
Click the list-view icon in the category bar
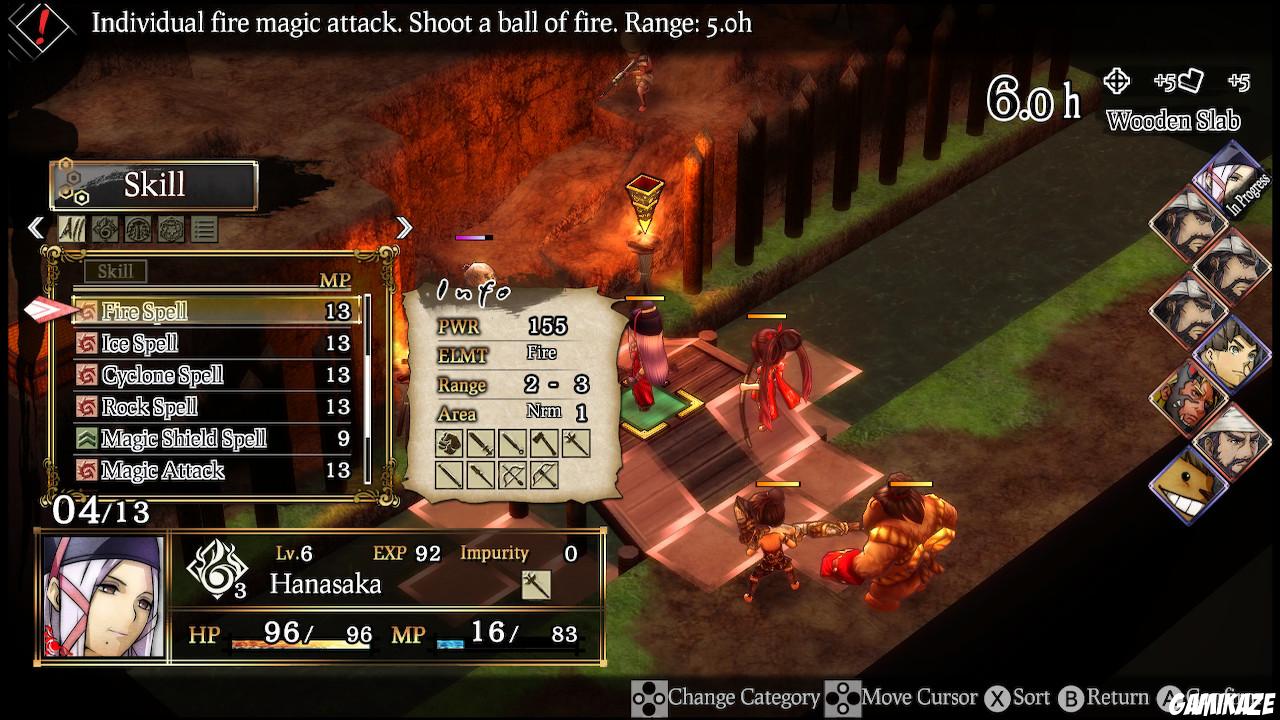point(205,229)
